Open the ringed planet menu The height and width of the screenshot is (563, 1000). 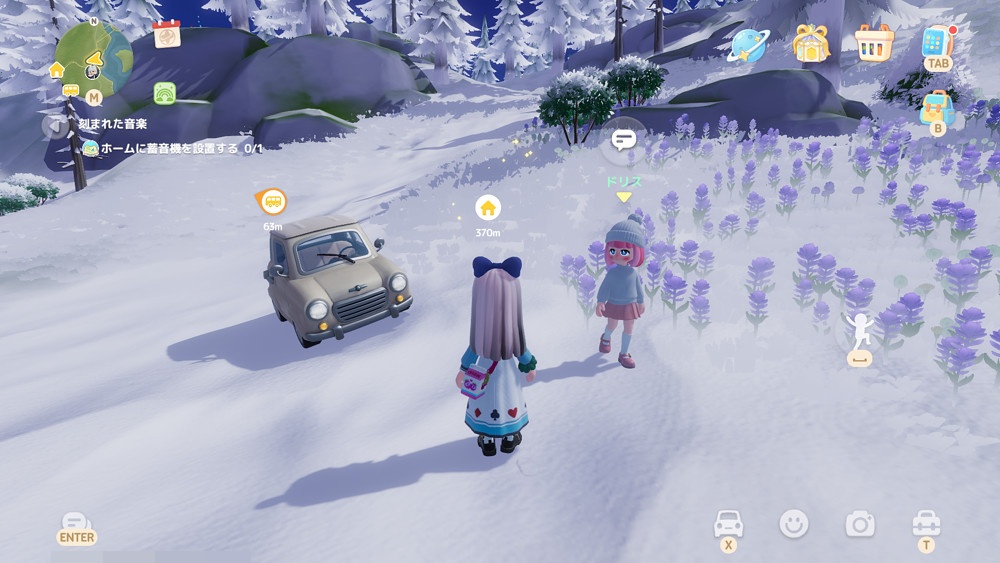pyautogui.click(x=747, y=44)
